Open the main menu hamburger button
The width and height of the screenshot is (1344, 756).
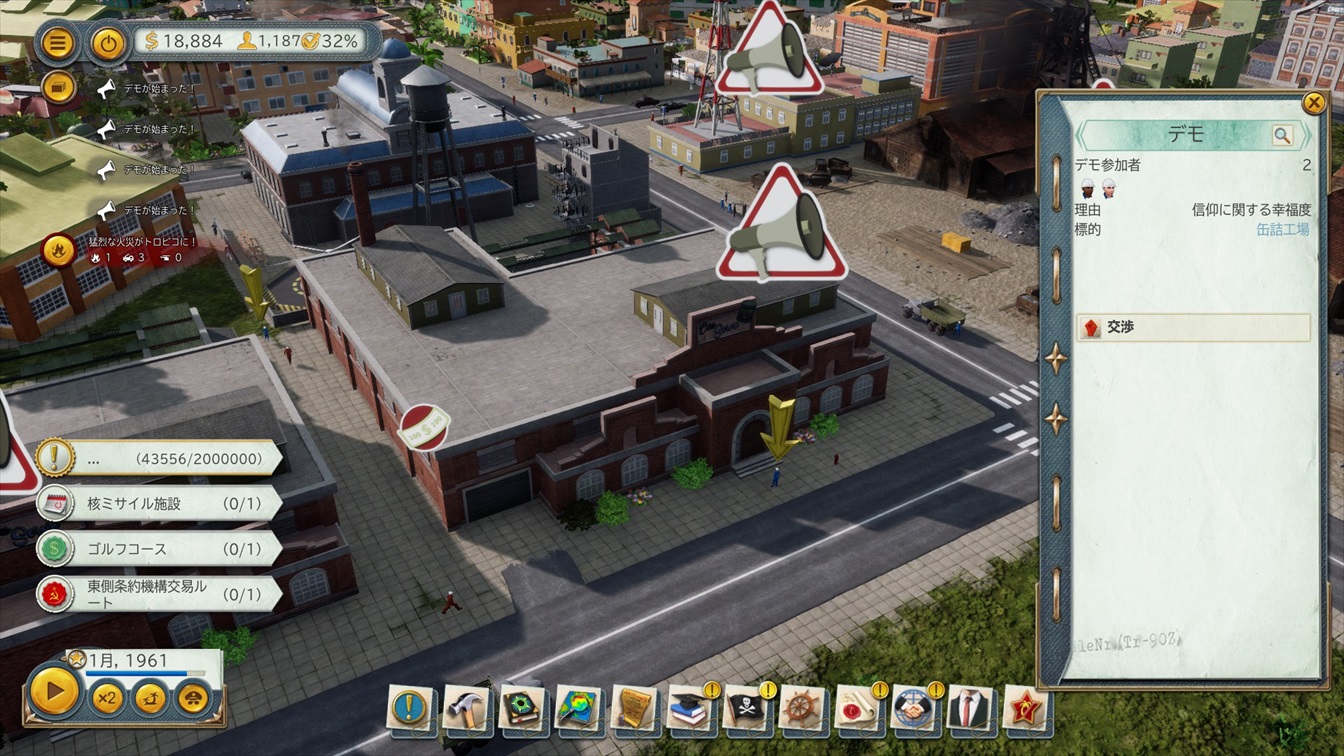59,43
